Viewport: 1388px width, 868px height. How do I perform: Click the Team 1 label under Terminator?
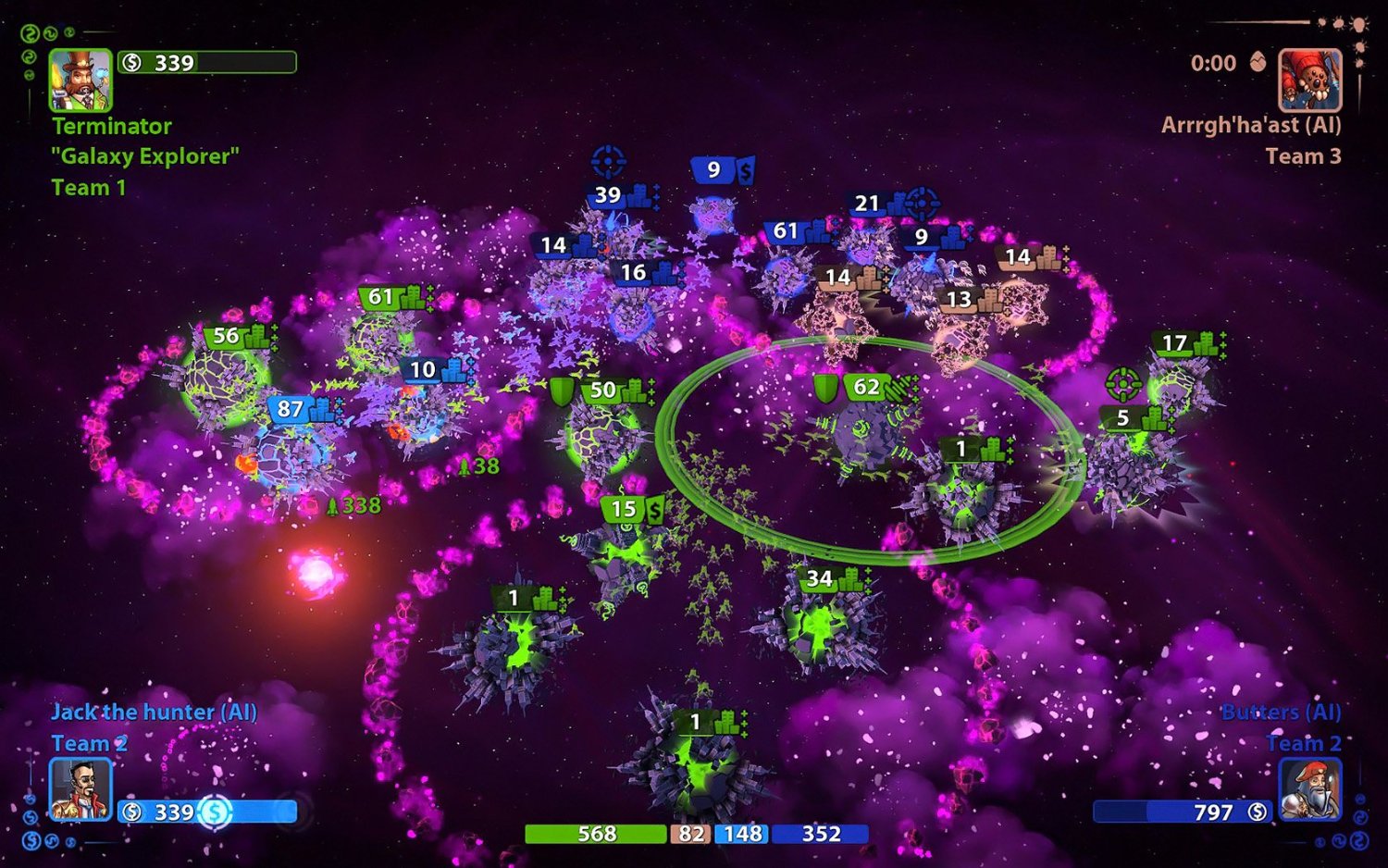click(x=90, y=188)
